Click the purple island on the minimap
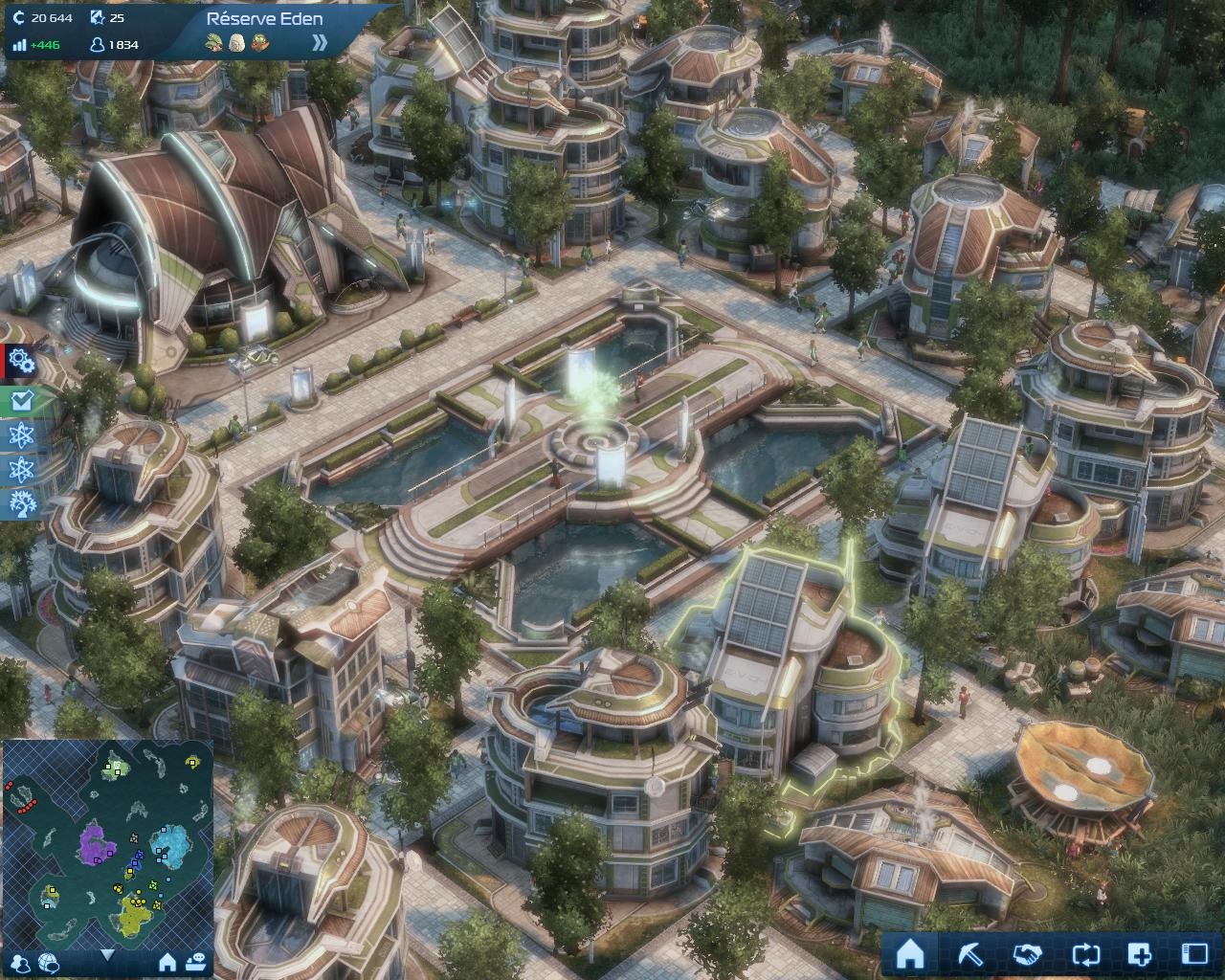Screen dimensions: 1225x980 (x=95, y=842)
